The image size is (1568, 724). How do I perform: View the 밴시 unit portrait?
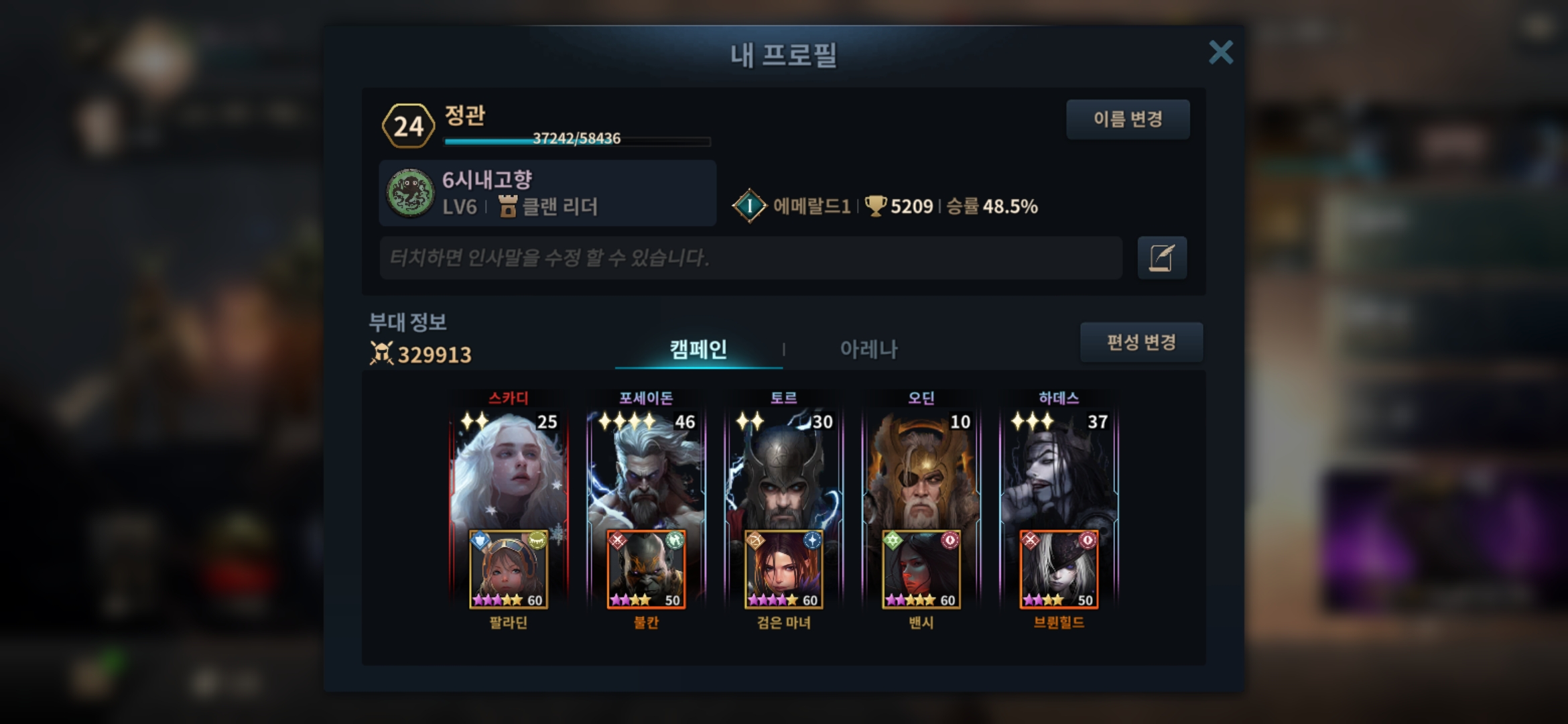point(921,570)
